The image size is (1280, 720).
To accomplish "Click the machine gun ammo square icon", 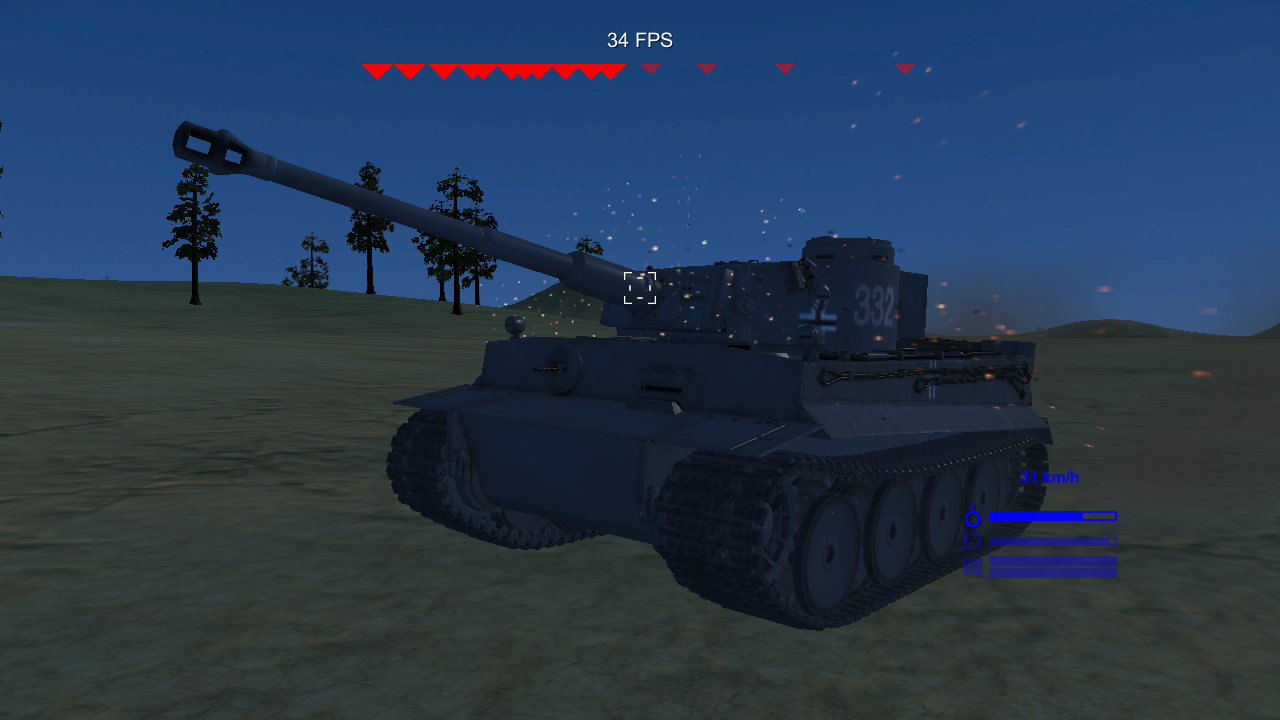I will pyautogui.click(x=972, y=542).
